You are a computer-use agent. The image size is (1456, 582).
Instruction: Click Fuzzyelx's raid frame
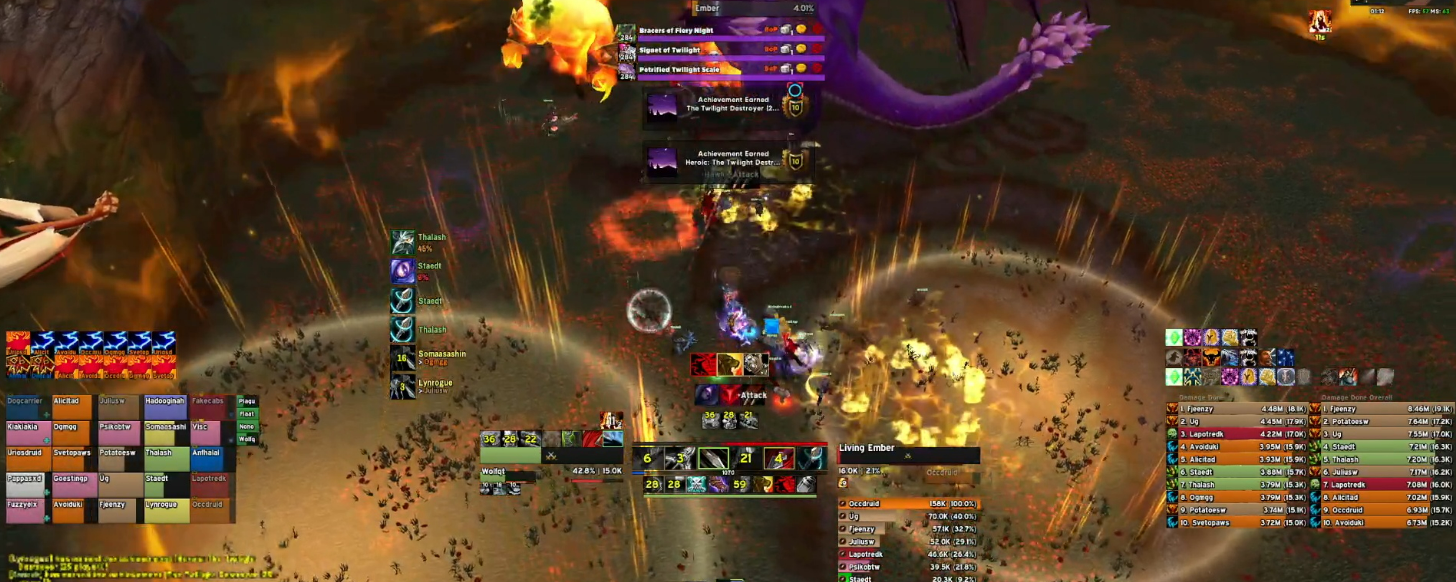point(27,511)
